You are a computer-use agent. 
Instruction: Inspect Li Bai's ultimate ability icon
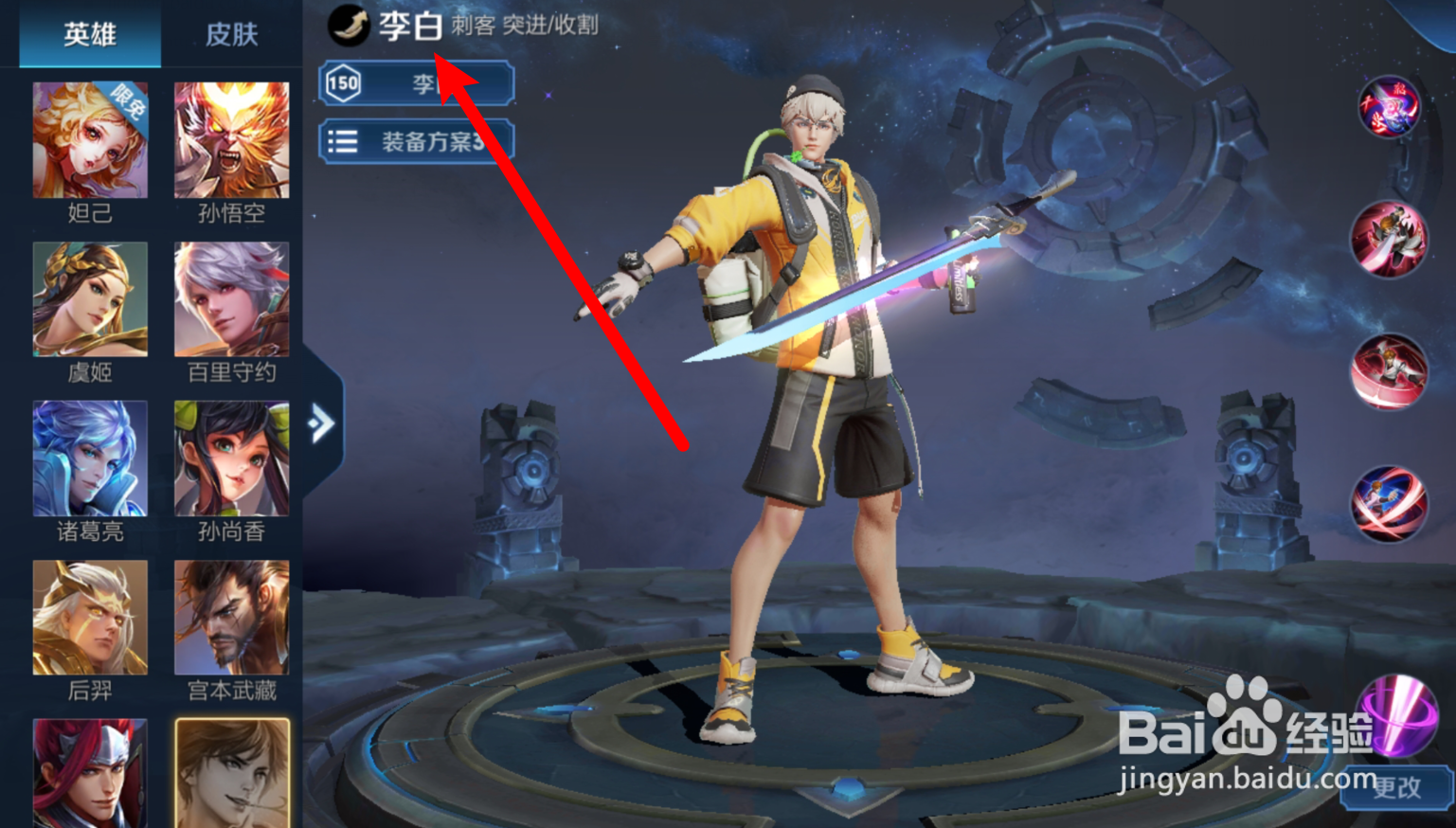pyautogui.click(x=1389, y=503)
